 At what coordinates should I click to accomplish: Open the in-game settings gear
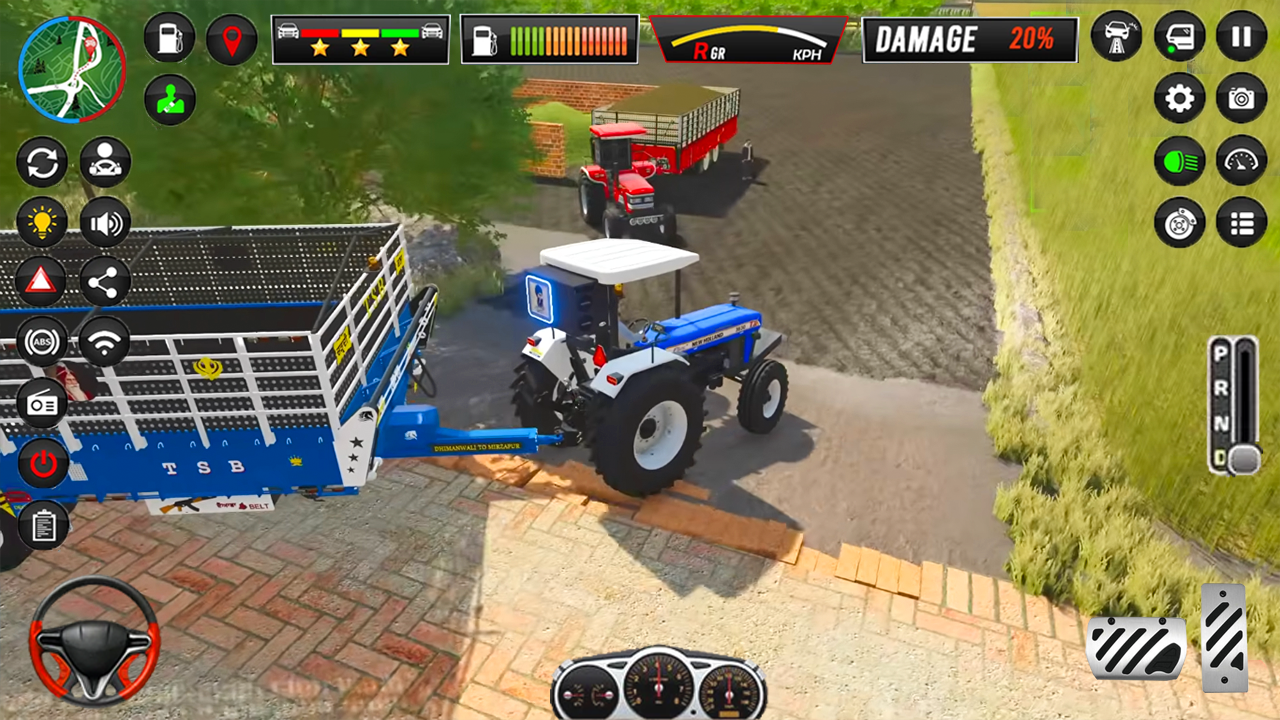[x=1180, y=99]
